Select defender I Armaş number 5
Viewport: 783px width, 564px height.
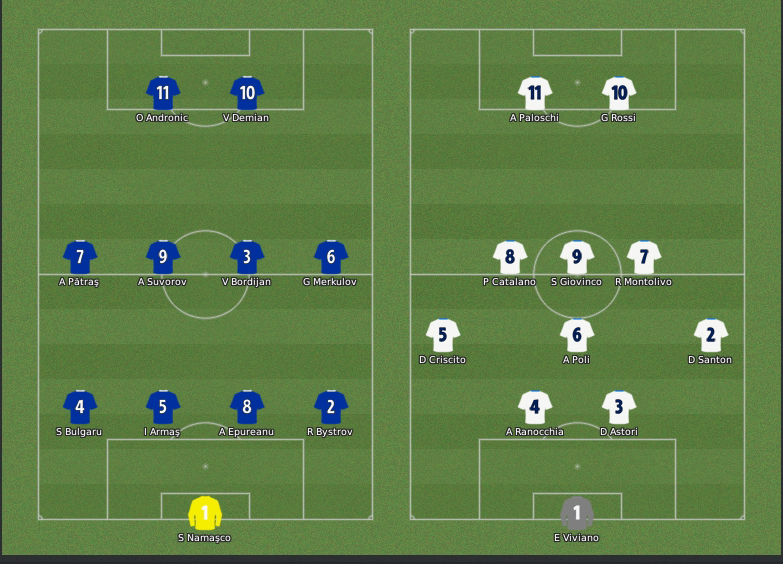tap(163, 407)
